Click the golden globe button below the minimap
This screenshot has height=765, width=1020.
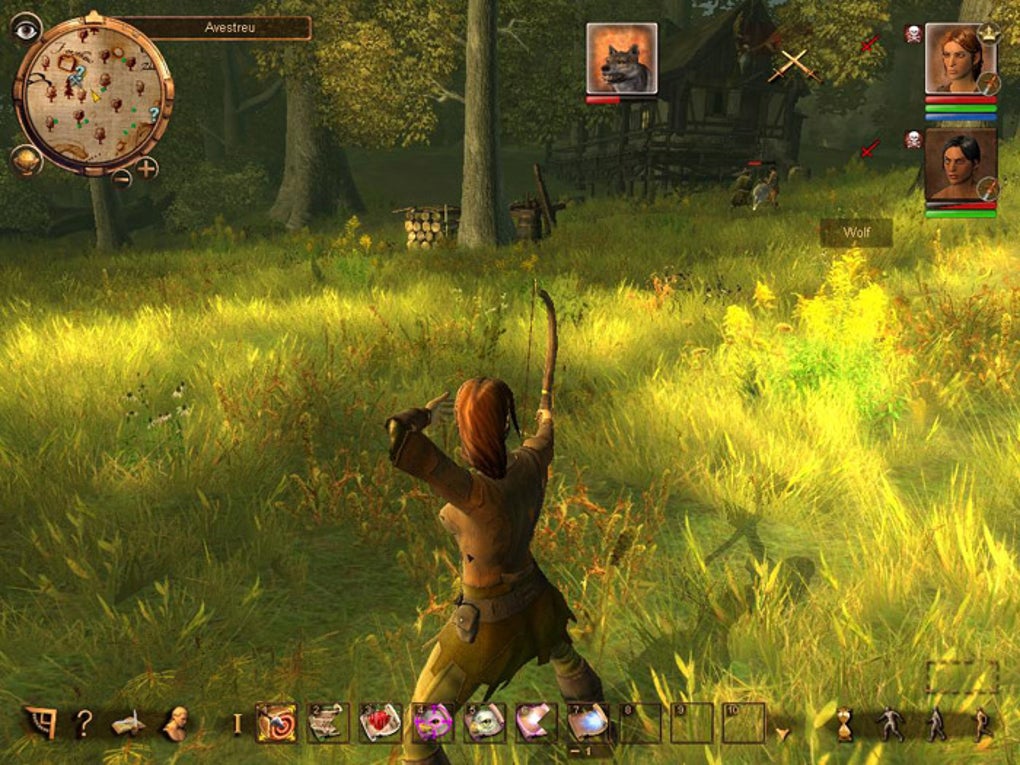[26, 160]
